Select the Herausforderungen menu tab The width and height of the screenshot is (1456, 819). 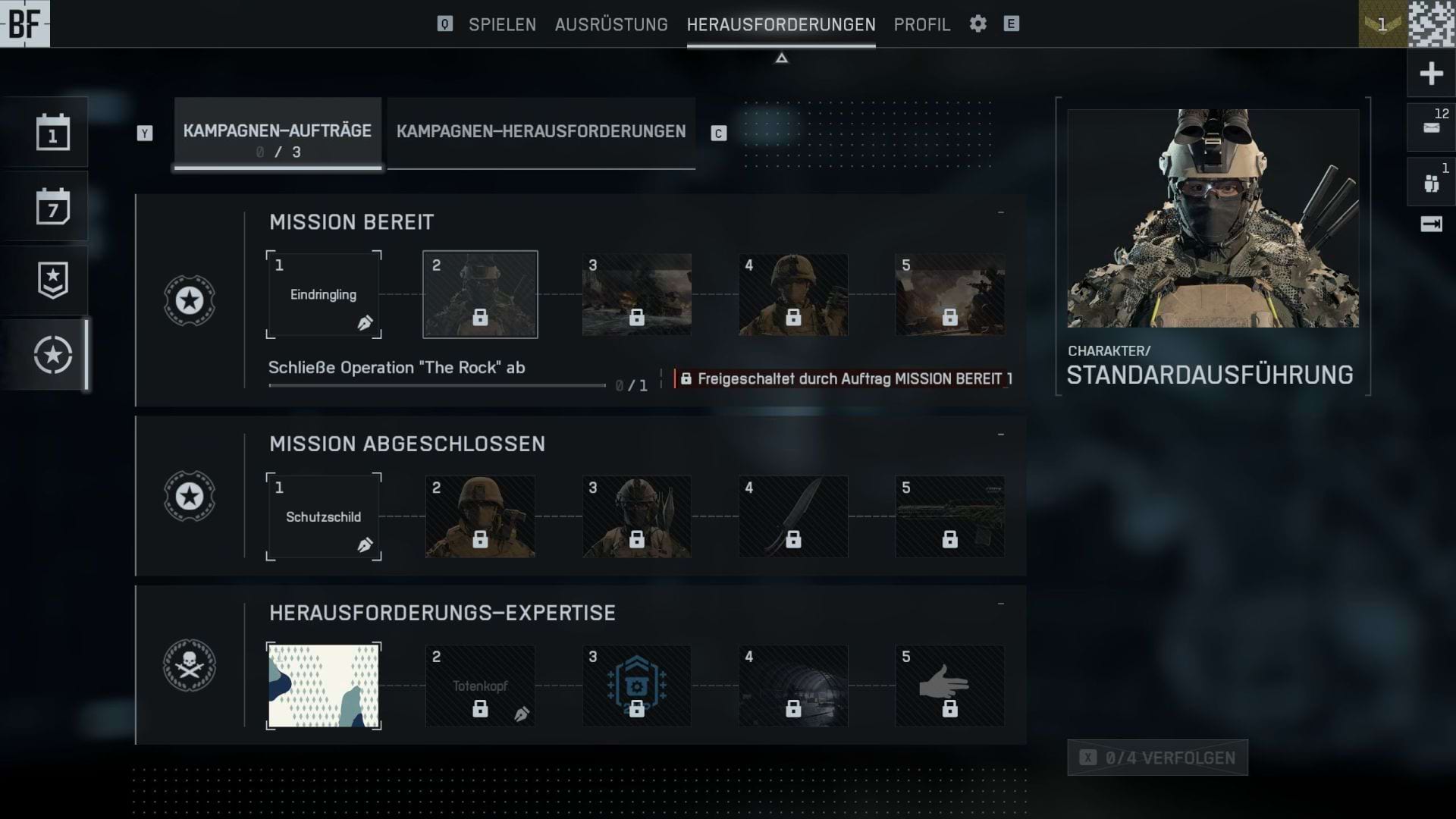point(781,24)
